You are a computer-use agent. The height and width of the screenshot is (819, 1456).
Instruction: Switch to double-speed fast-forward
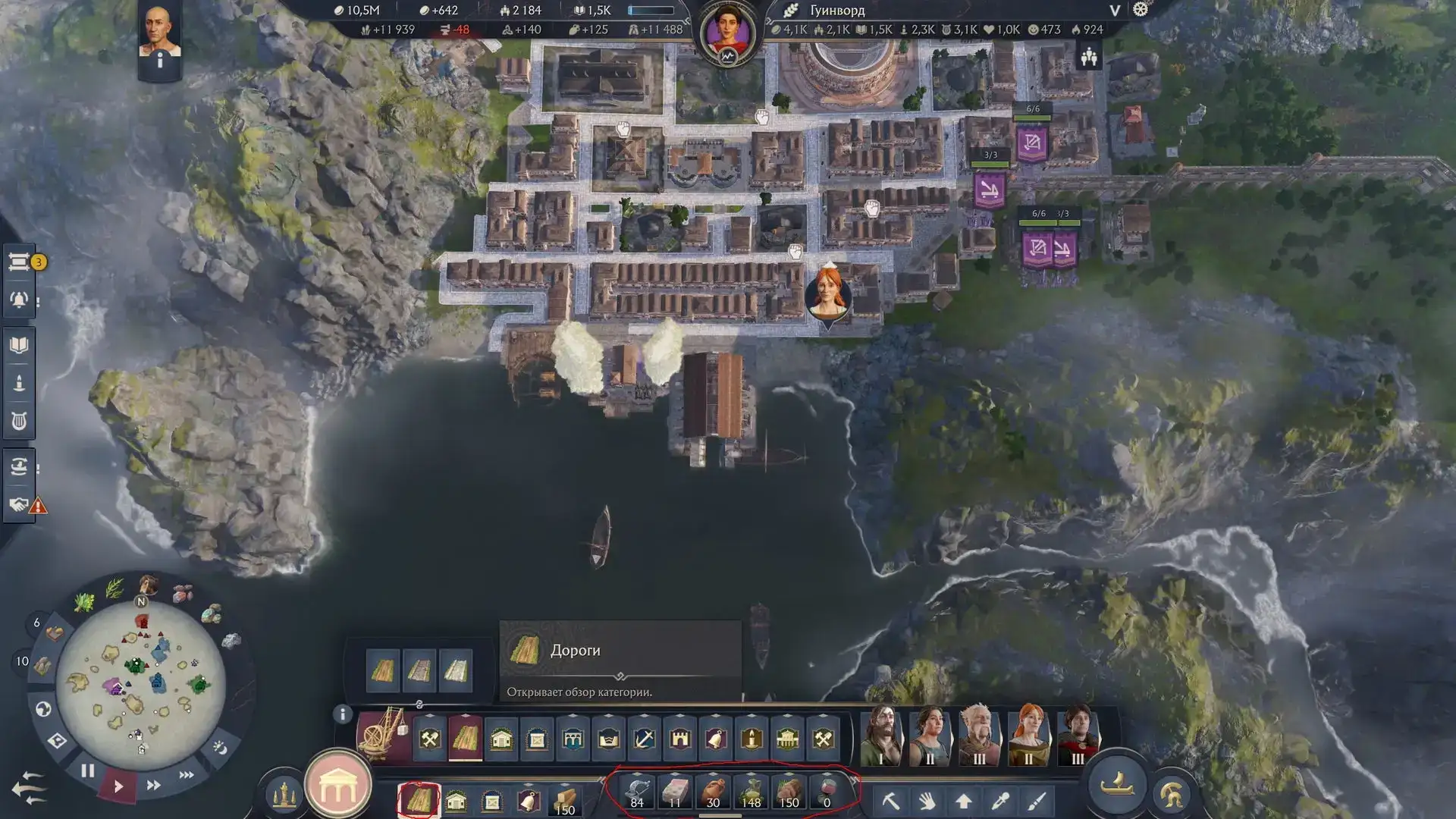pos(153,785)
